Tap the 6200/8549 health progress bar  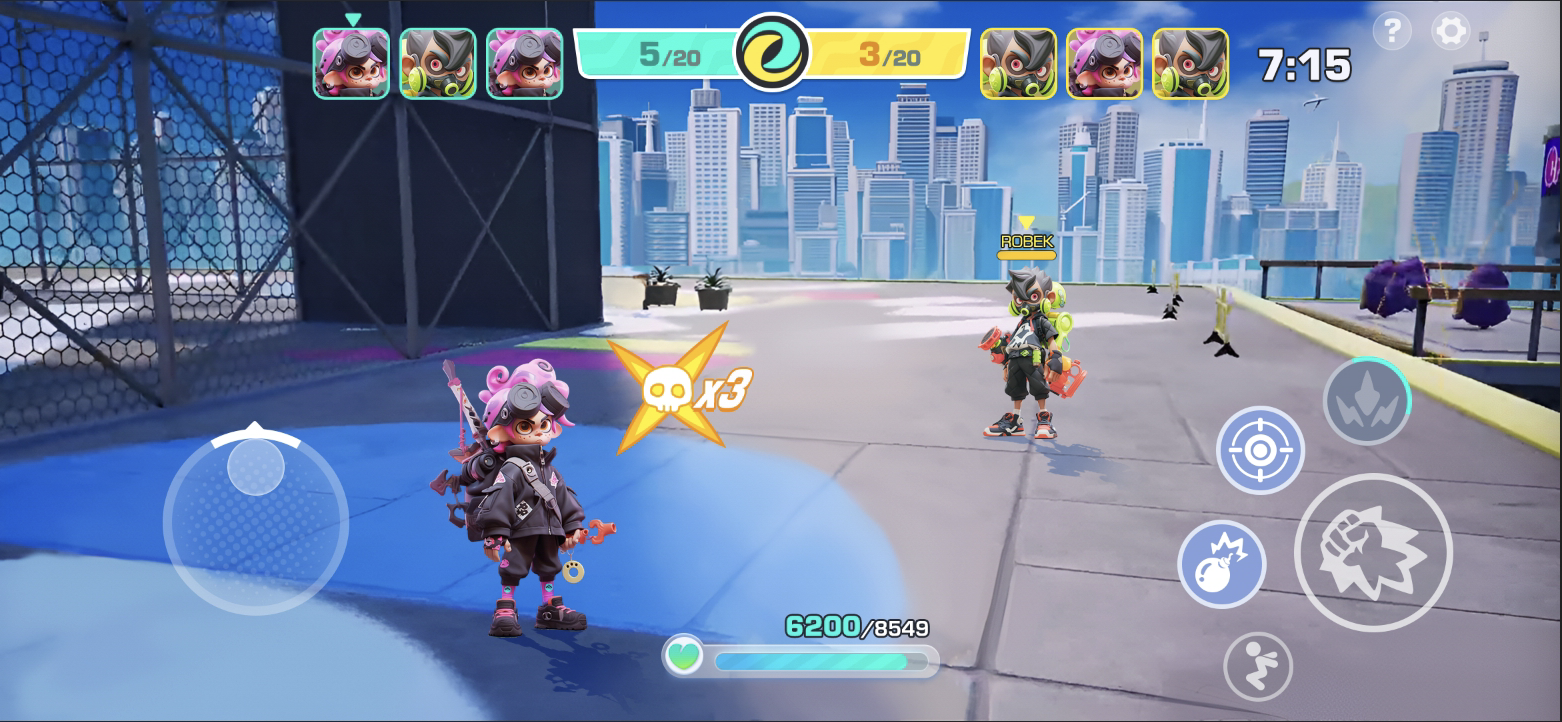tap(820, 660)
